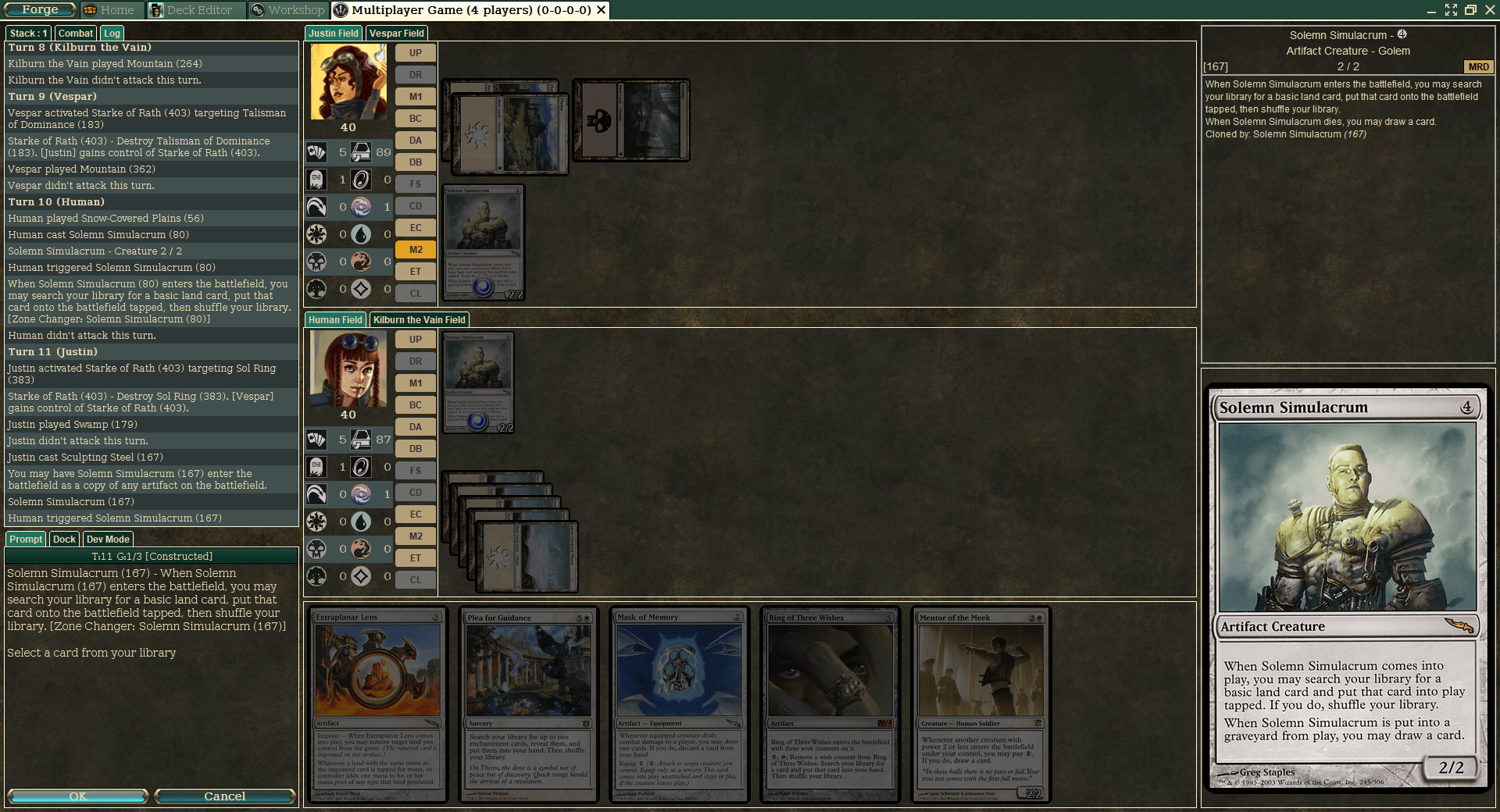Cancel the library search prompt

[x=224, y=796]
